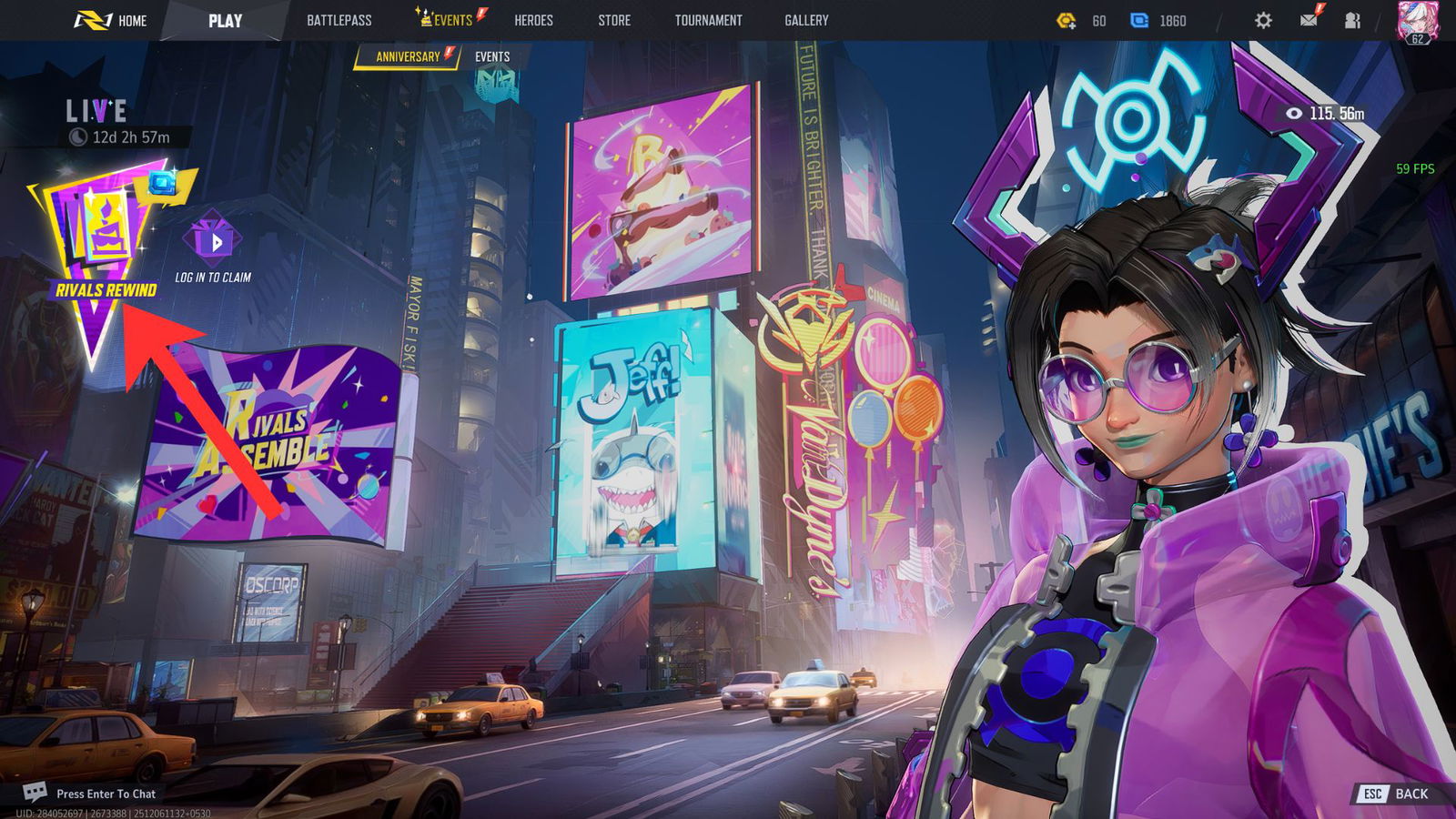
Task: Switch to the Events sub-tab
Action: (x=492, y=56)
